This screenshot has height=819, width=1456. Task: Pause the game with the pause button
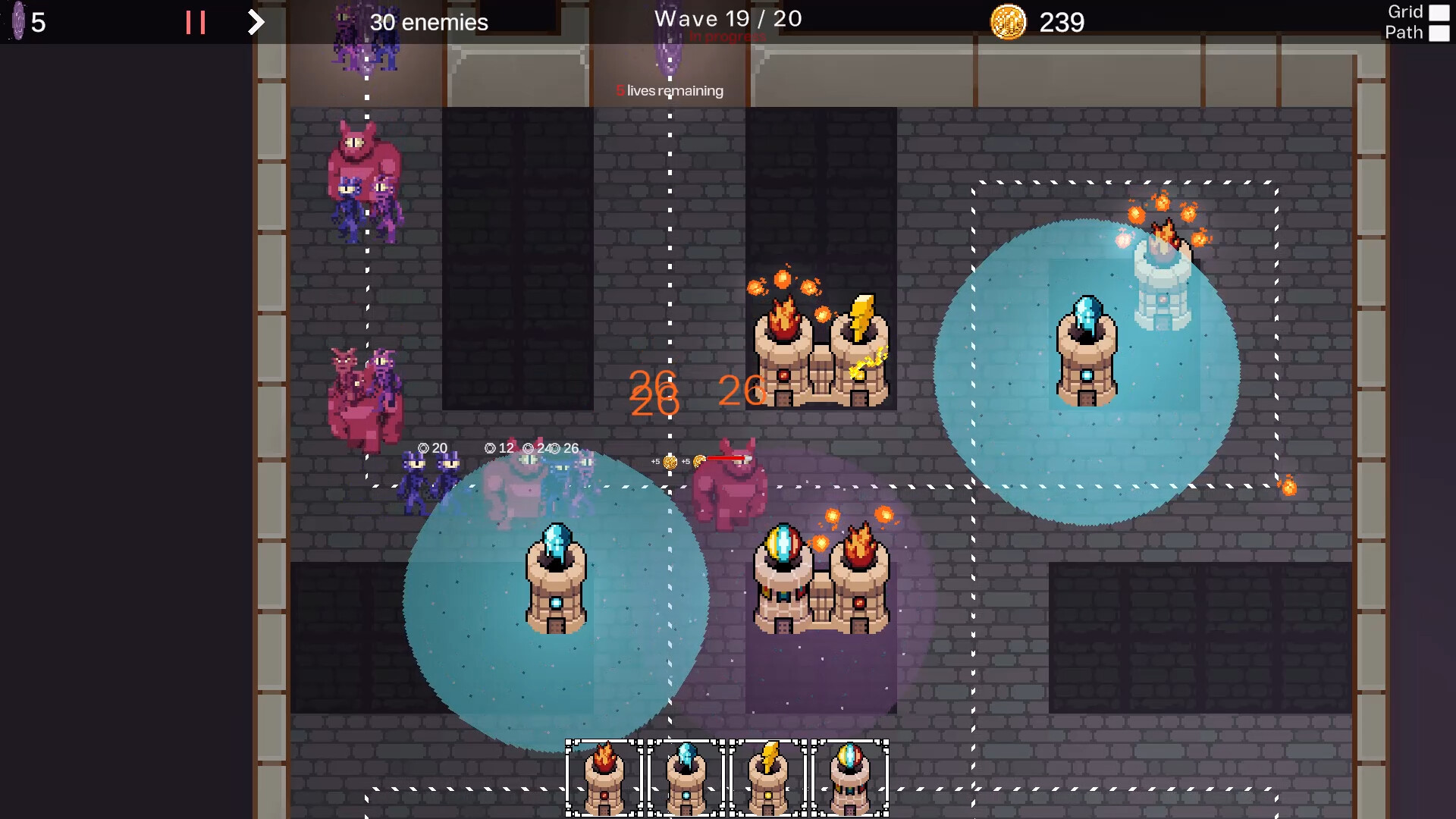196,21
